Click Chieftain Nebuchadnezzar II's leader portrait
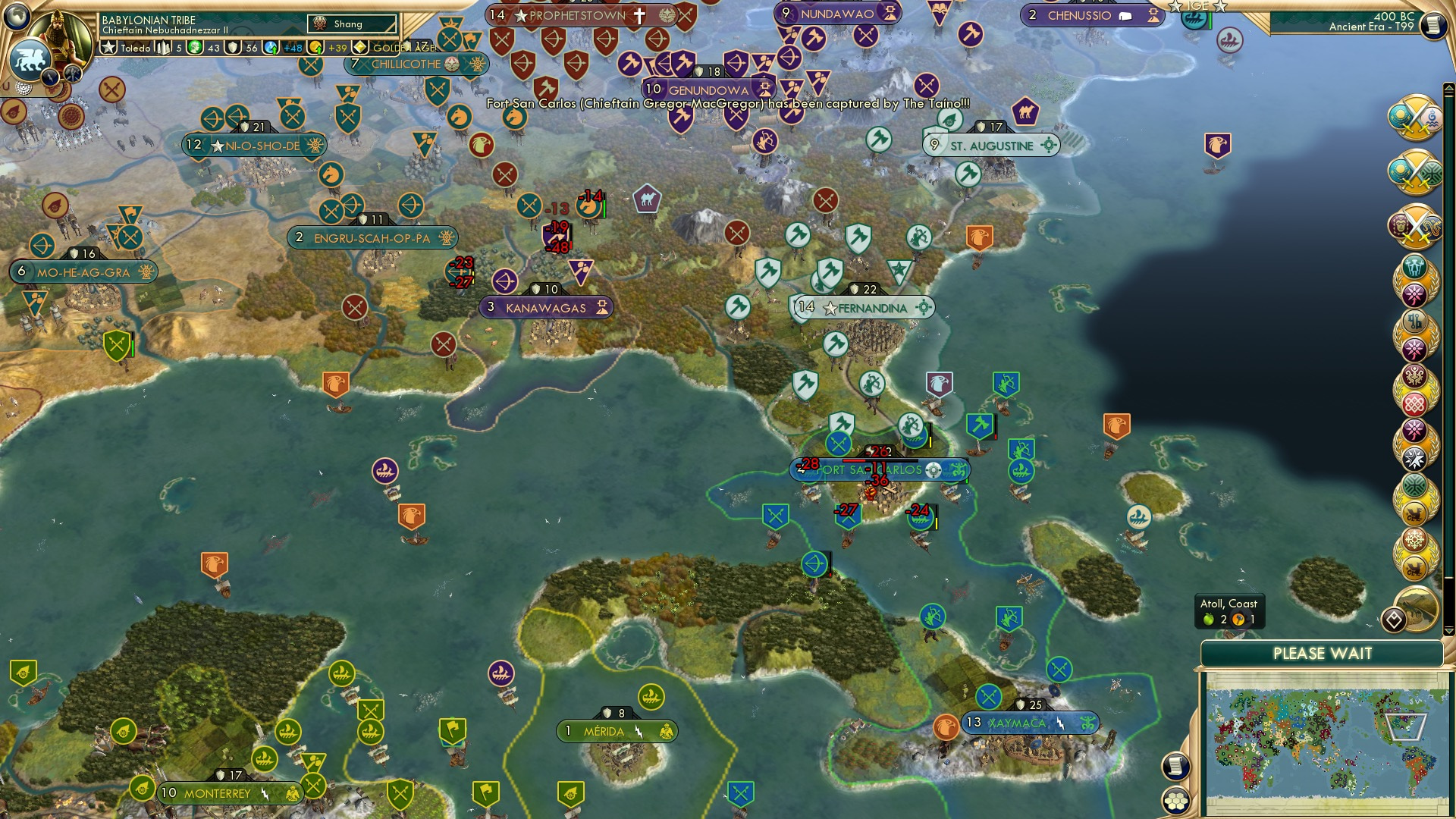This screenshot has width=1456, height=819. tap(62, 33)
